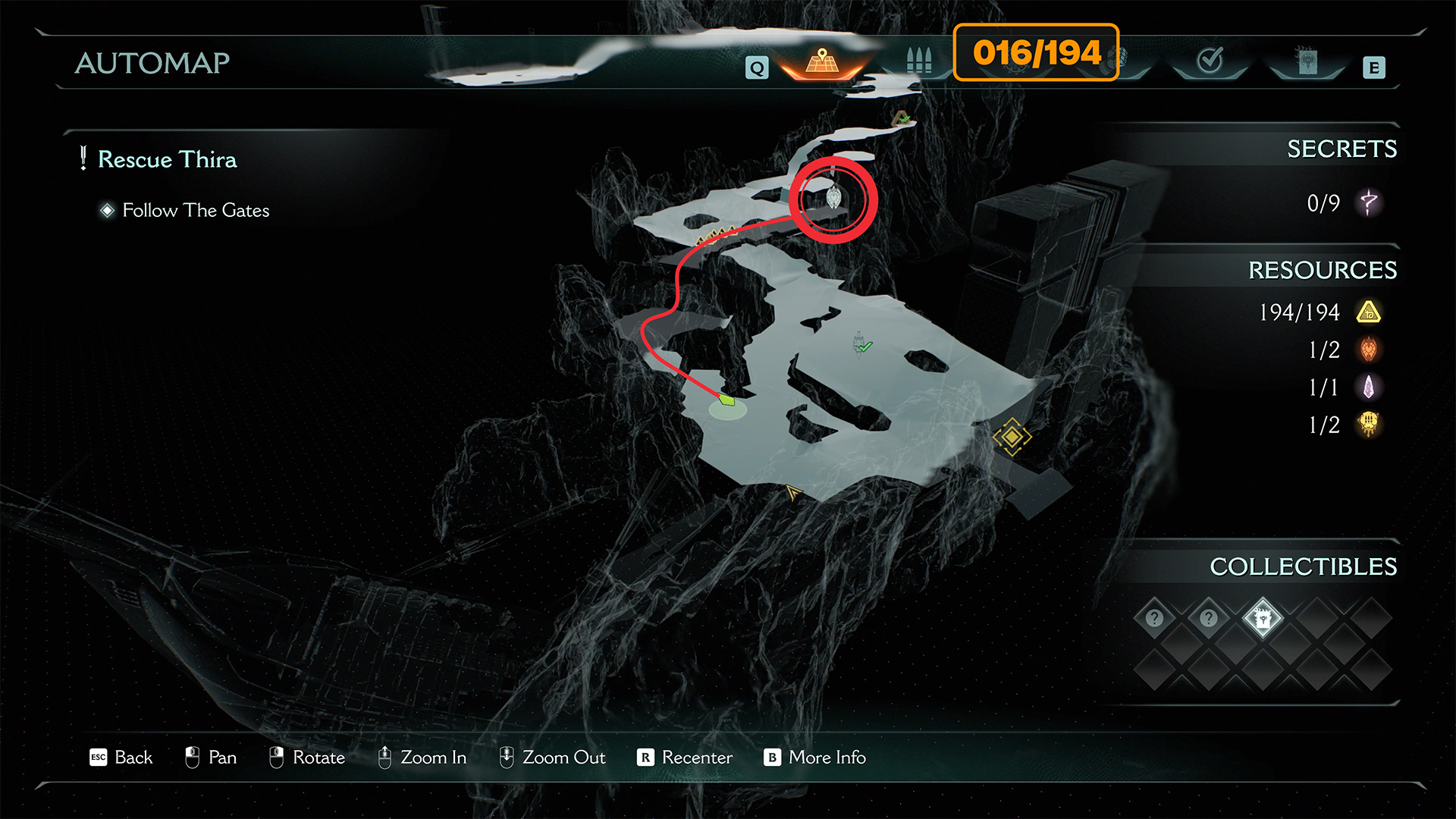Select the golden skull resource icon
Screen dimensions: 1456x819
1369,425
